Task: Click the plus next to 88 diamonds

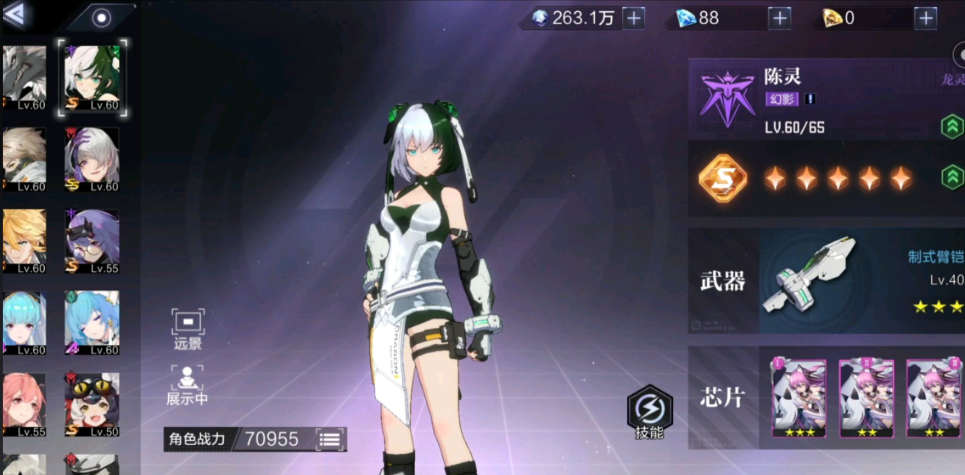Action: point(780,18)
